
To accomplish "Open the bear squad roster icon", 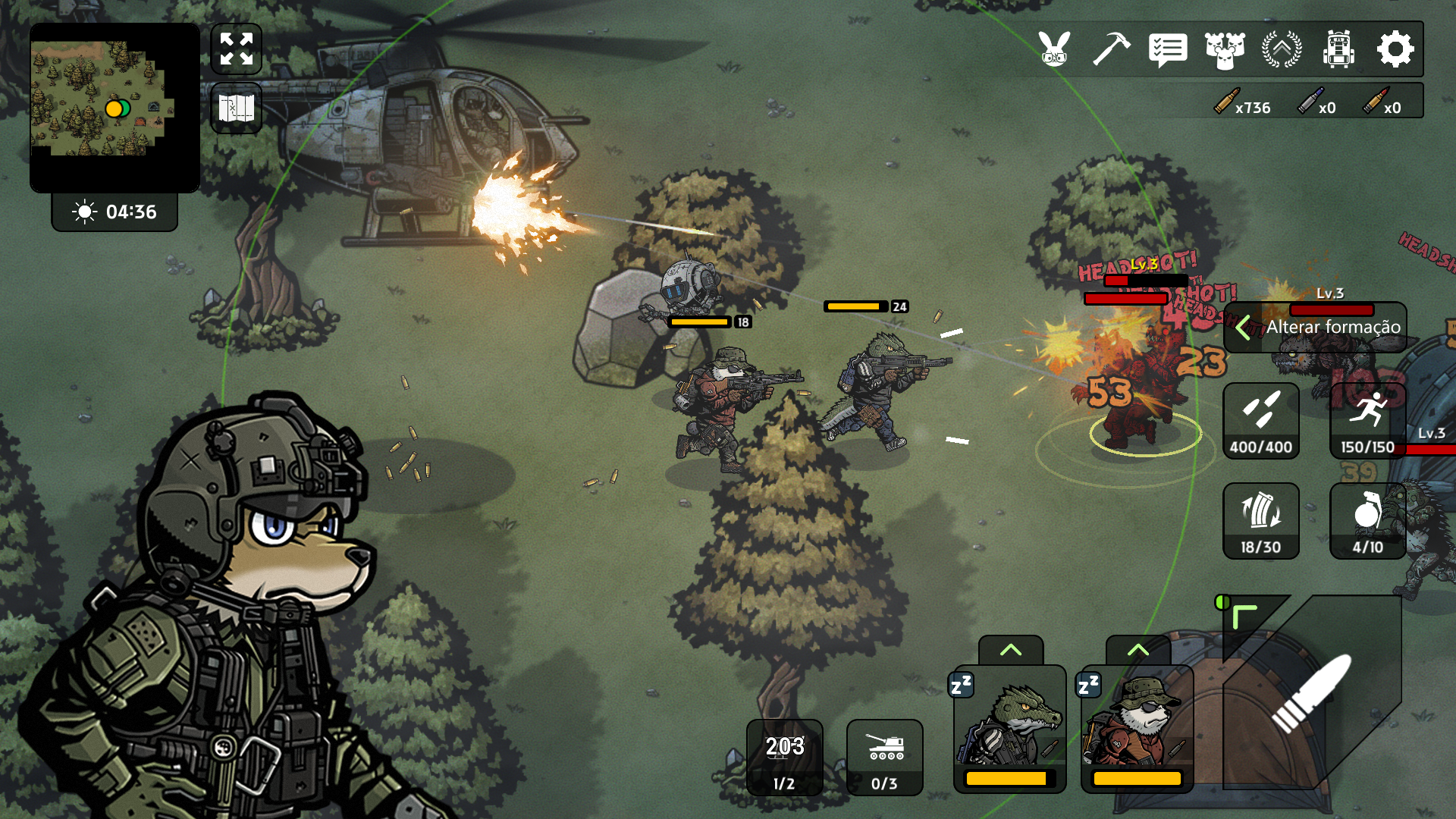I will [x=1225, y=50].
